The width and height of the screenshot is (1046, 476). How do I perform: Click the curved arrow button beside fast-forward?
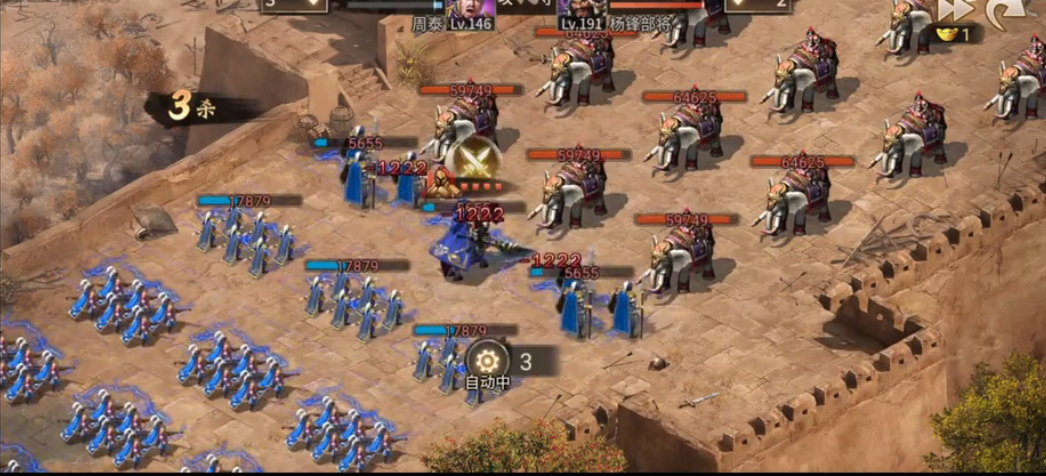coord(1001,11)
